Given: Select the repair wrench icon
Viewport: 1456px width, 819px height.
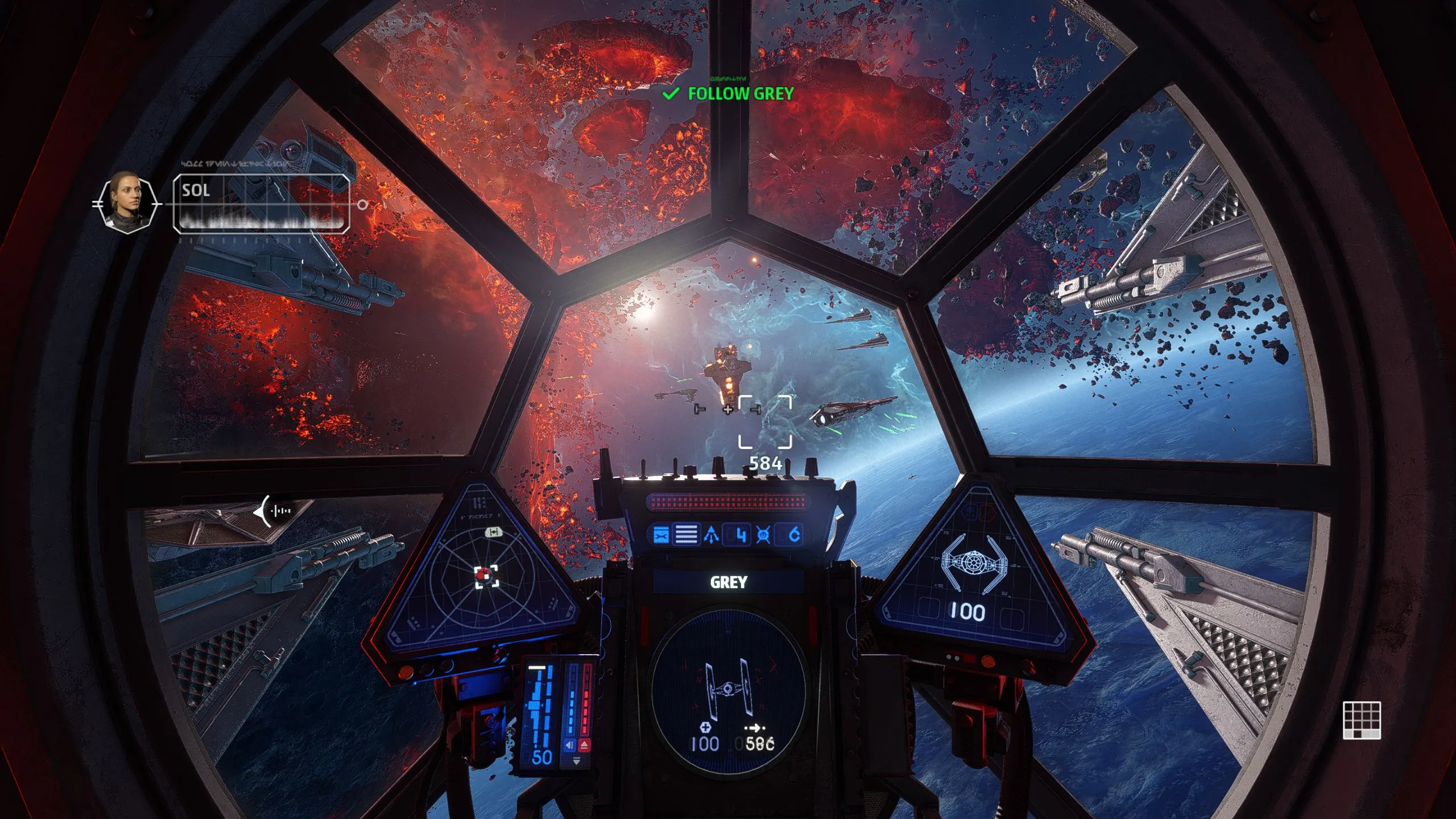Looking at the screenshot, I should pyautogui.click(x=660, y=535).
